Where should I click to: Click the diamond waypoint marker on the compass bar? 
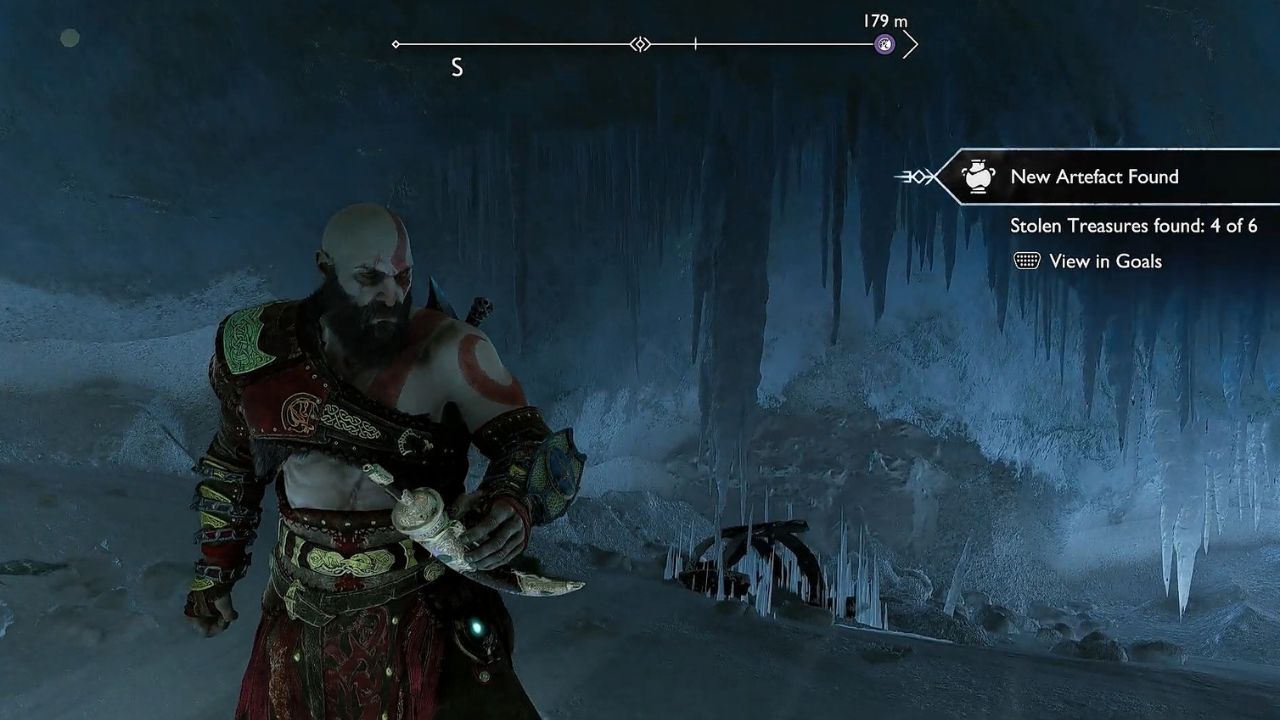(641, 44)
